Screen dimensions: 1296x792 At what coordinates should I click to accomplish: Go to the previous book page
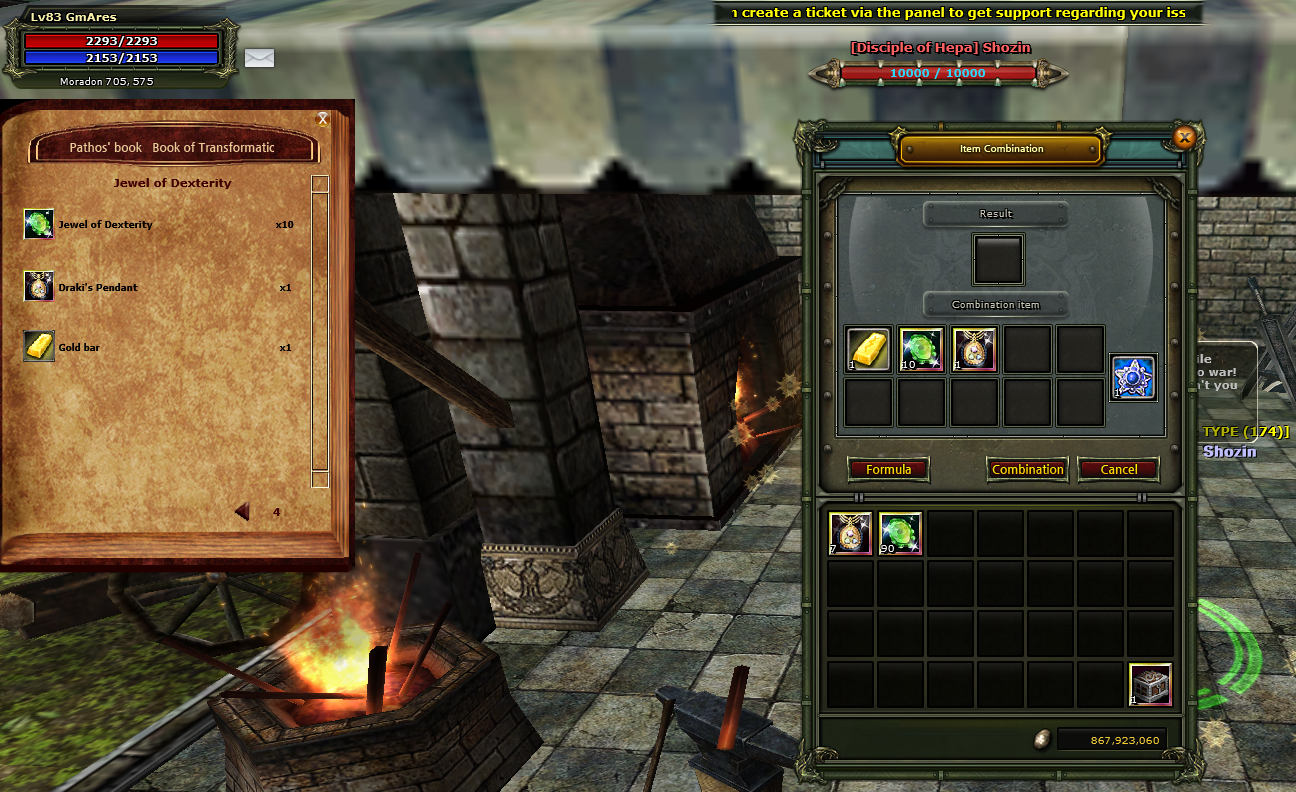coord(242,512)
